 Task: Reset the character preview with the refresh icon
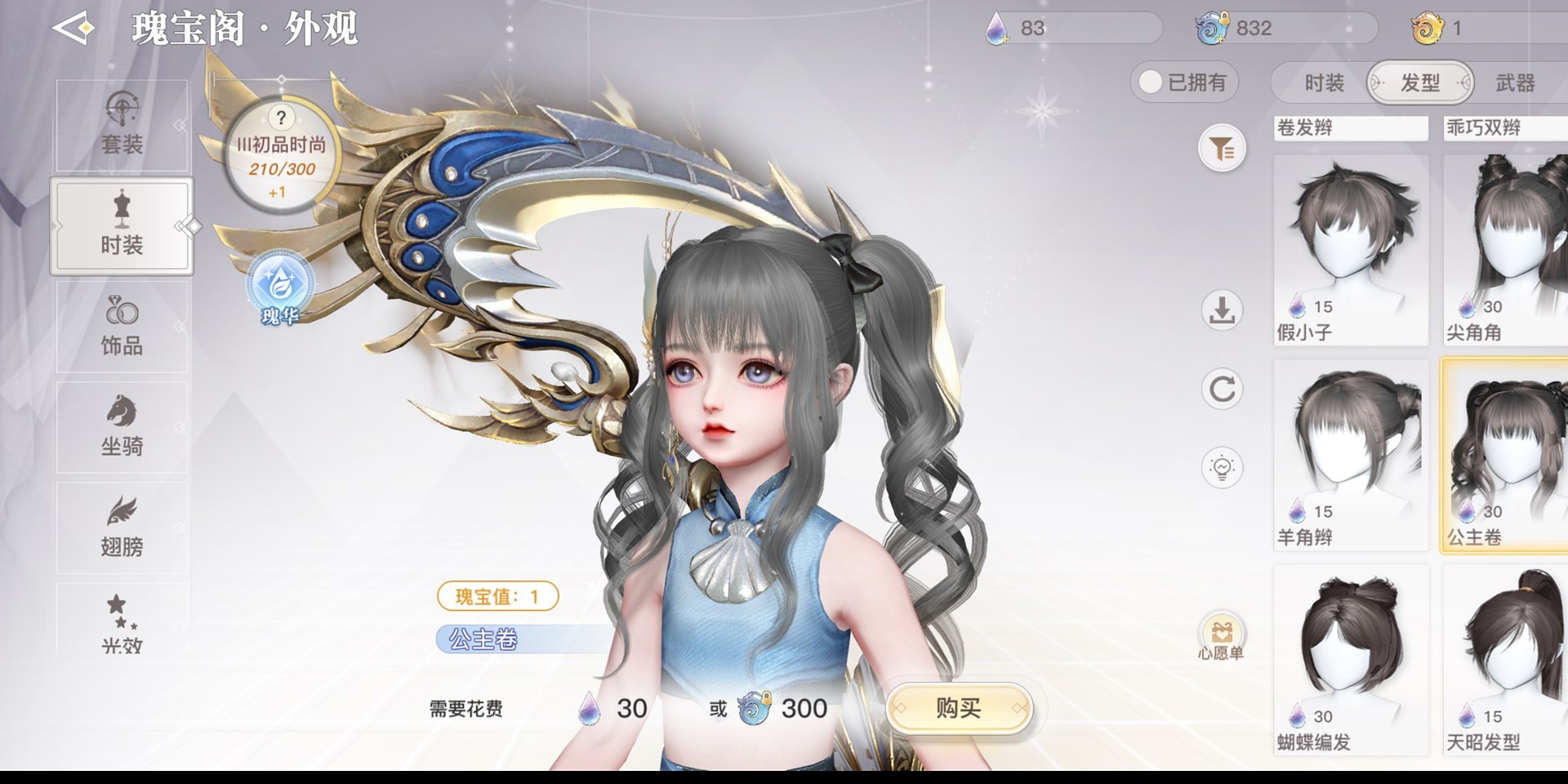tap(1222, 390)
